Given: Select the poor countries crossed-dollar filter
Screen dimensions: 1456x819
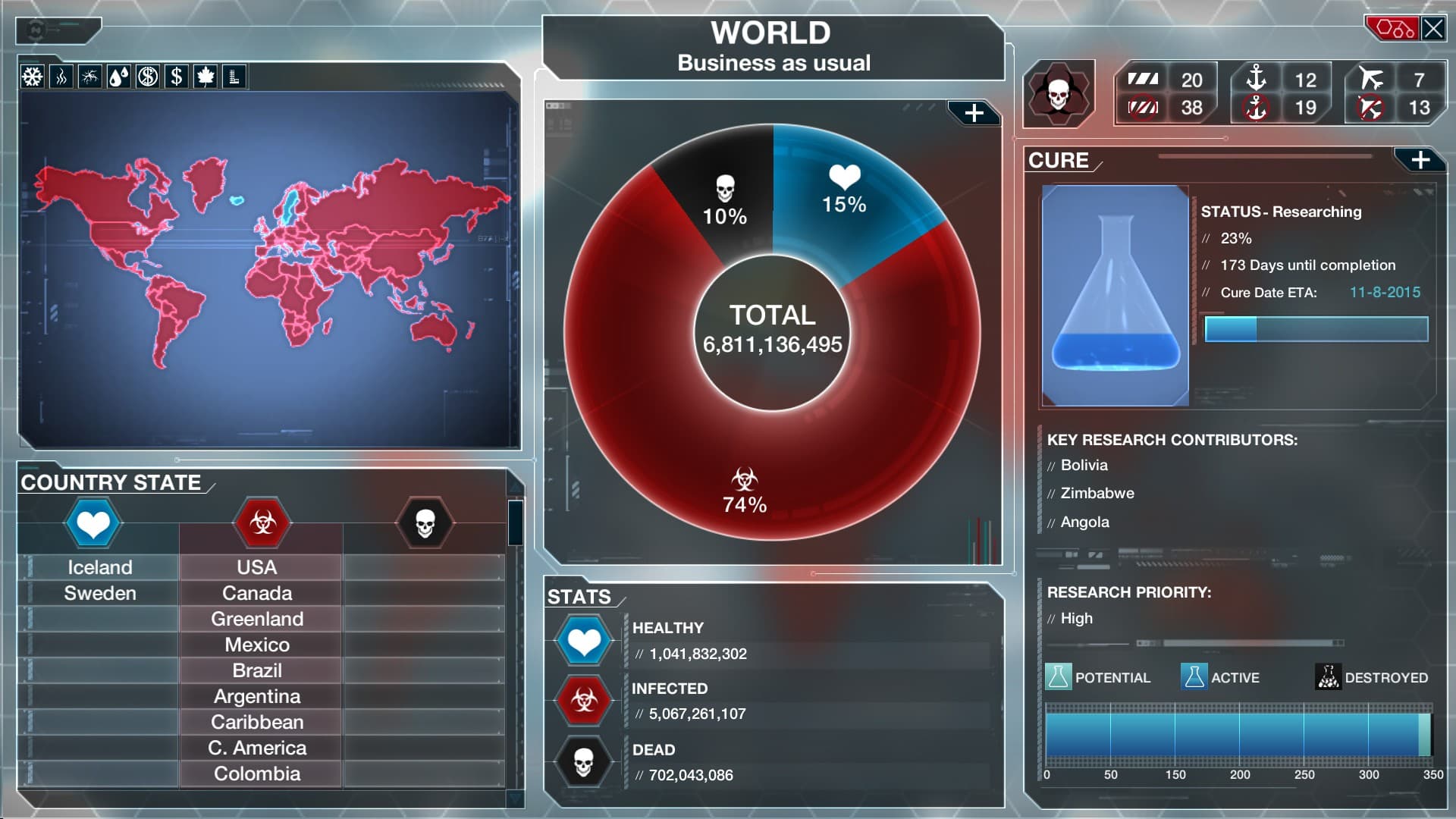Looking at the screenshot, I should tap(148, 77).
